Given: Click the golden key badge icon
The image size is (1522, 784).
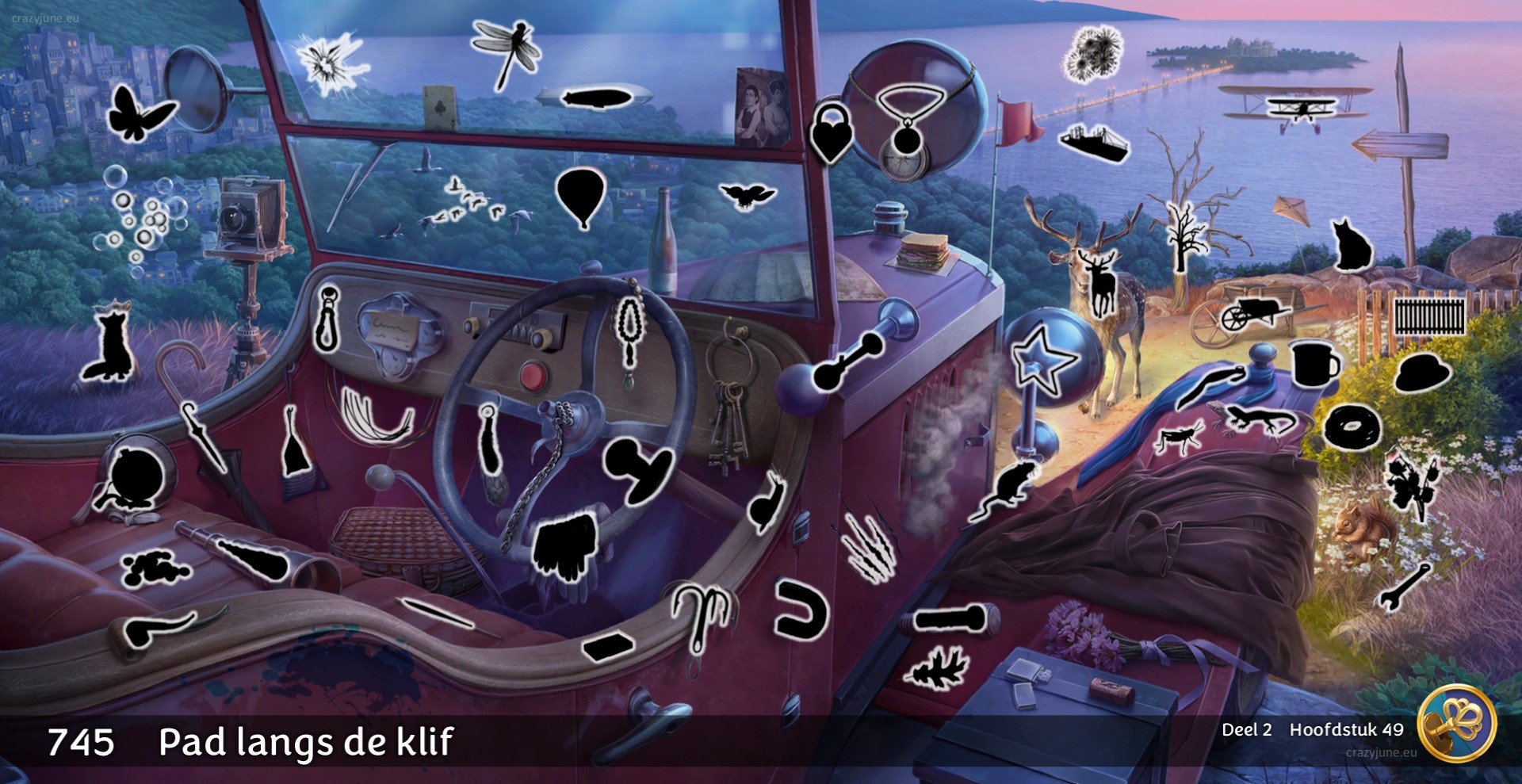Looking at the screenshot, I should pyautogui.click(x=1457, y=723).
